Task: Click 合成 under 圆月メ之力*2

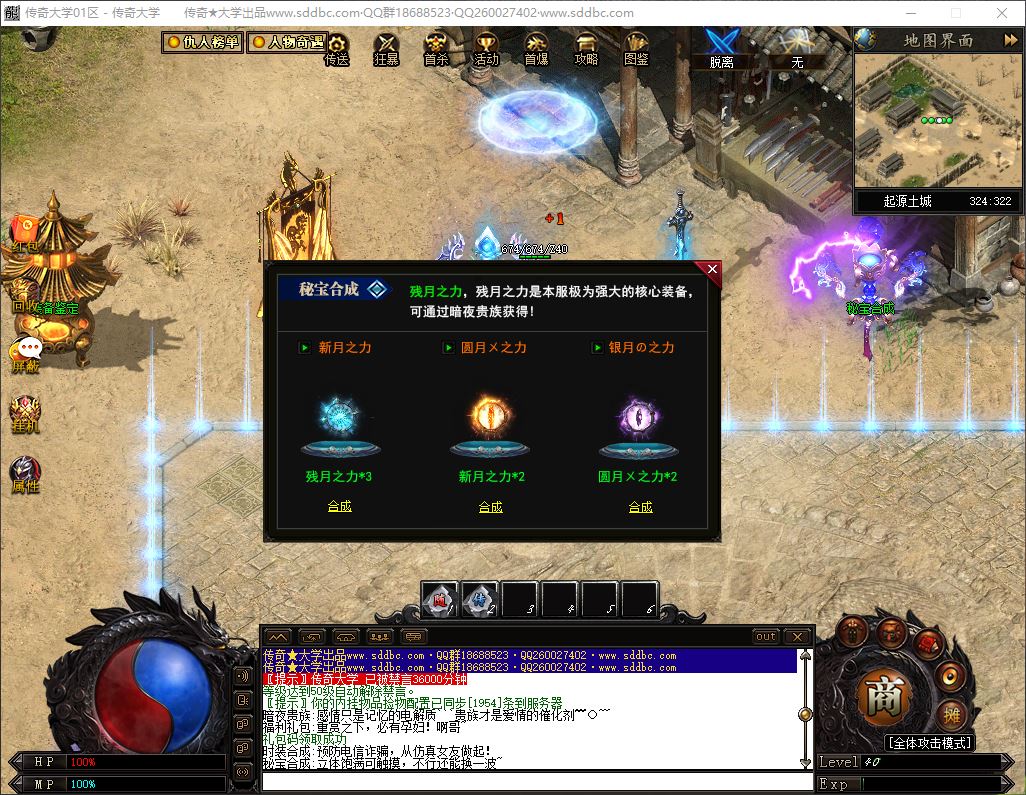Action: pyautogui.click(x=640, y=507)
